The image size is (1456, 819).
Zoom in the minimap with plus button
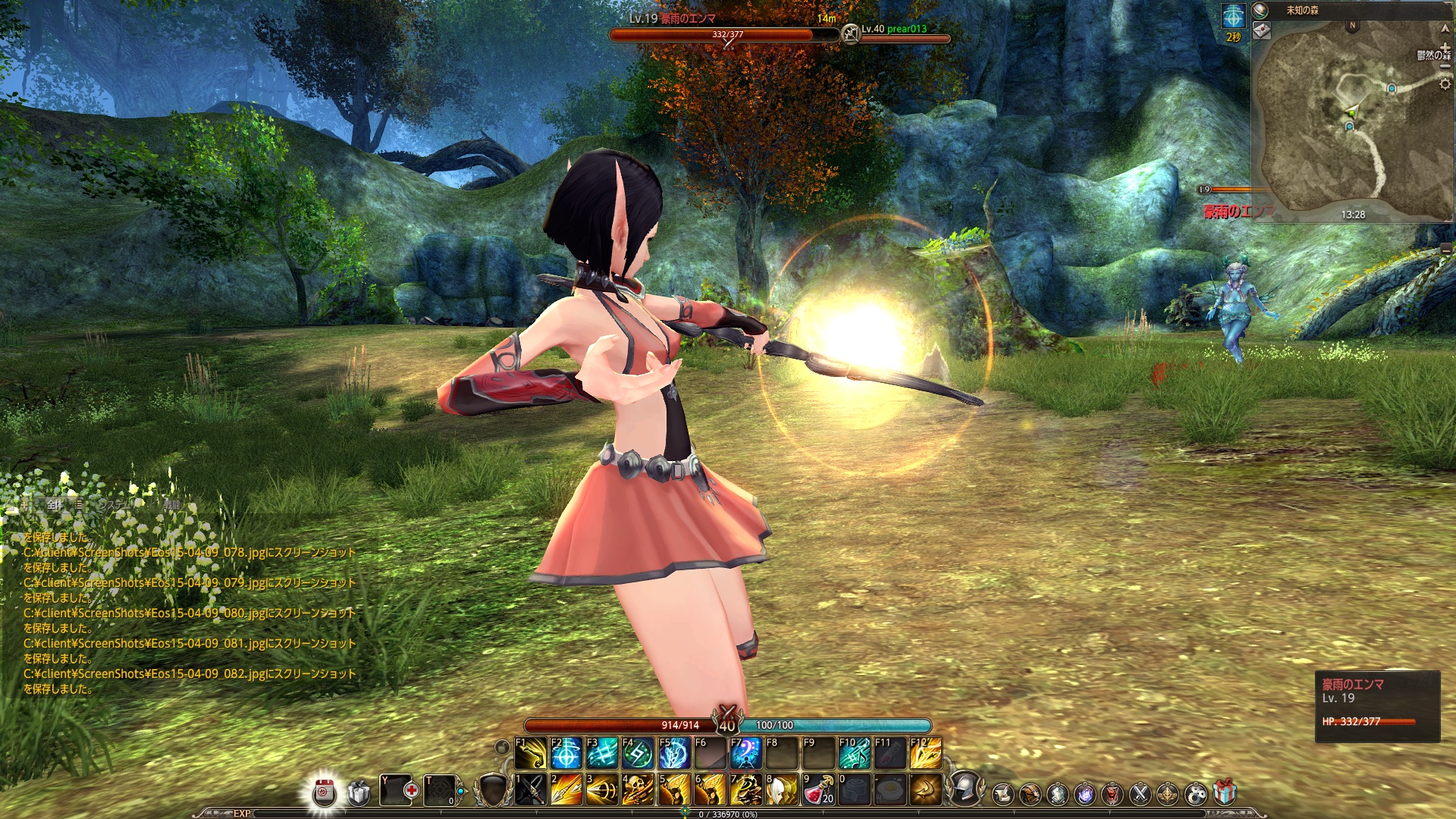(1445, 48)
